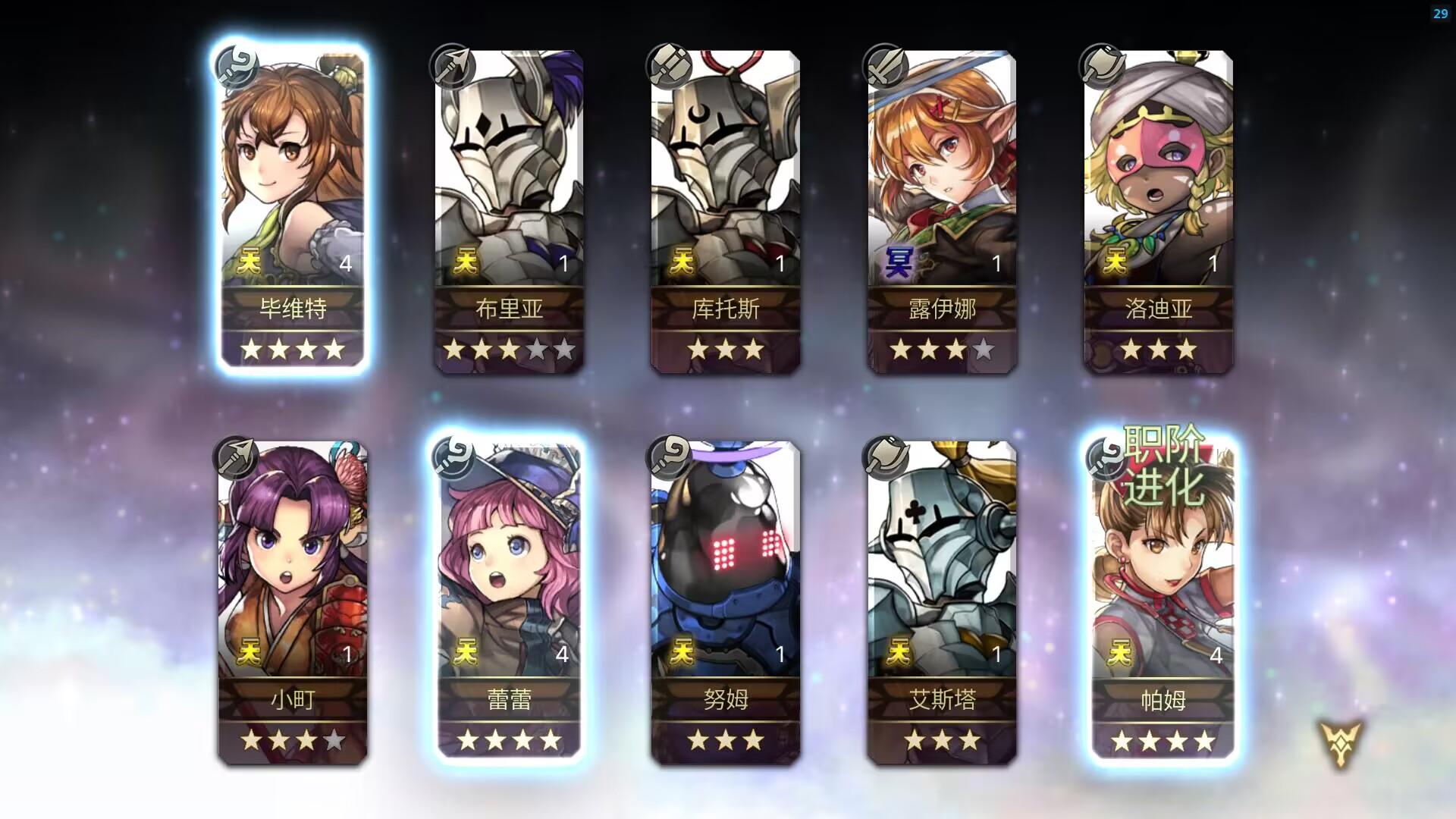
Task: Click the star rating row under 布里亚
Action: point(507,350)
